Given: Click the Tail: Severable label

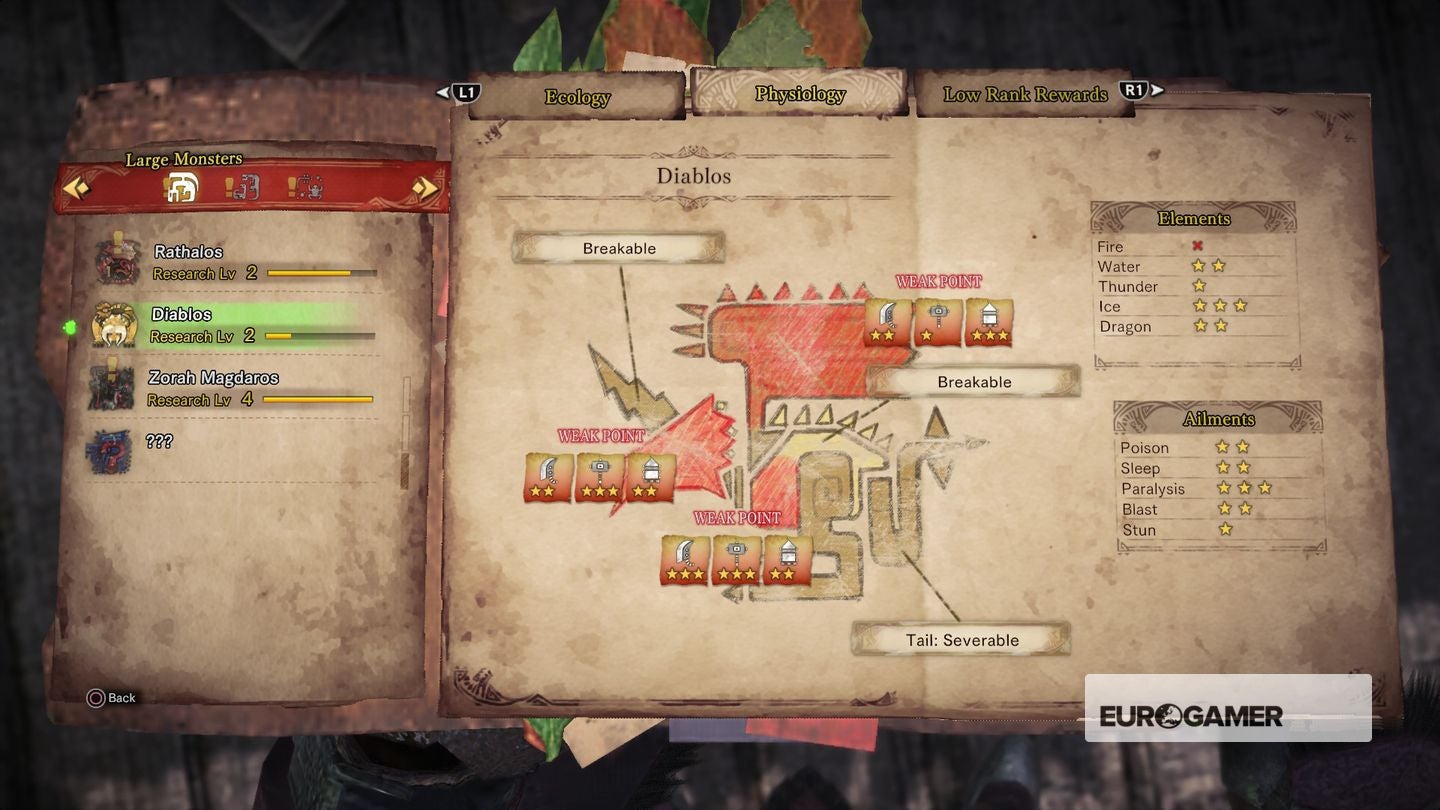Looking at the screenshot, I should click(960, 640).
